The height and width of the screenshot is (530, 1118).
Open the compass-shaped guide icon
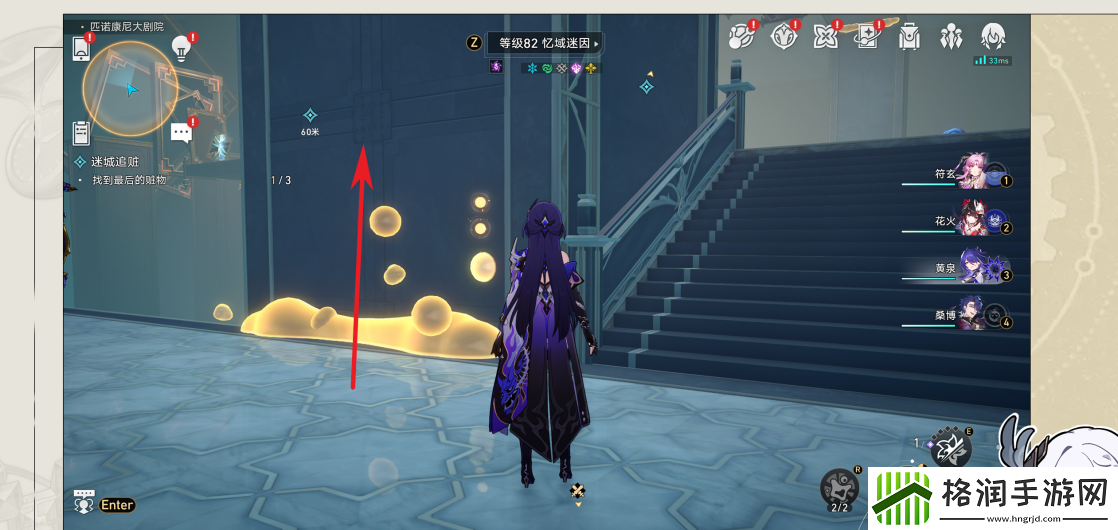783,37
